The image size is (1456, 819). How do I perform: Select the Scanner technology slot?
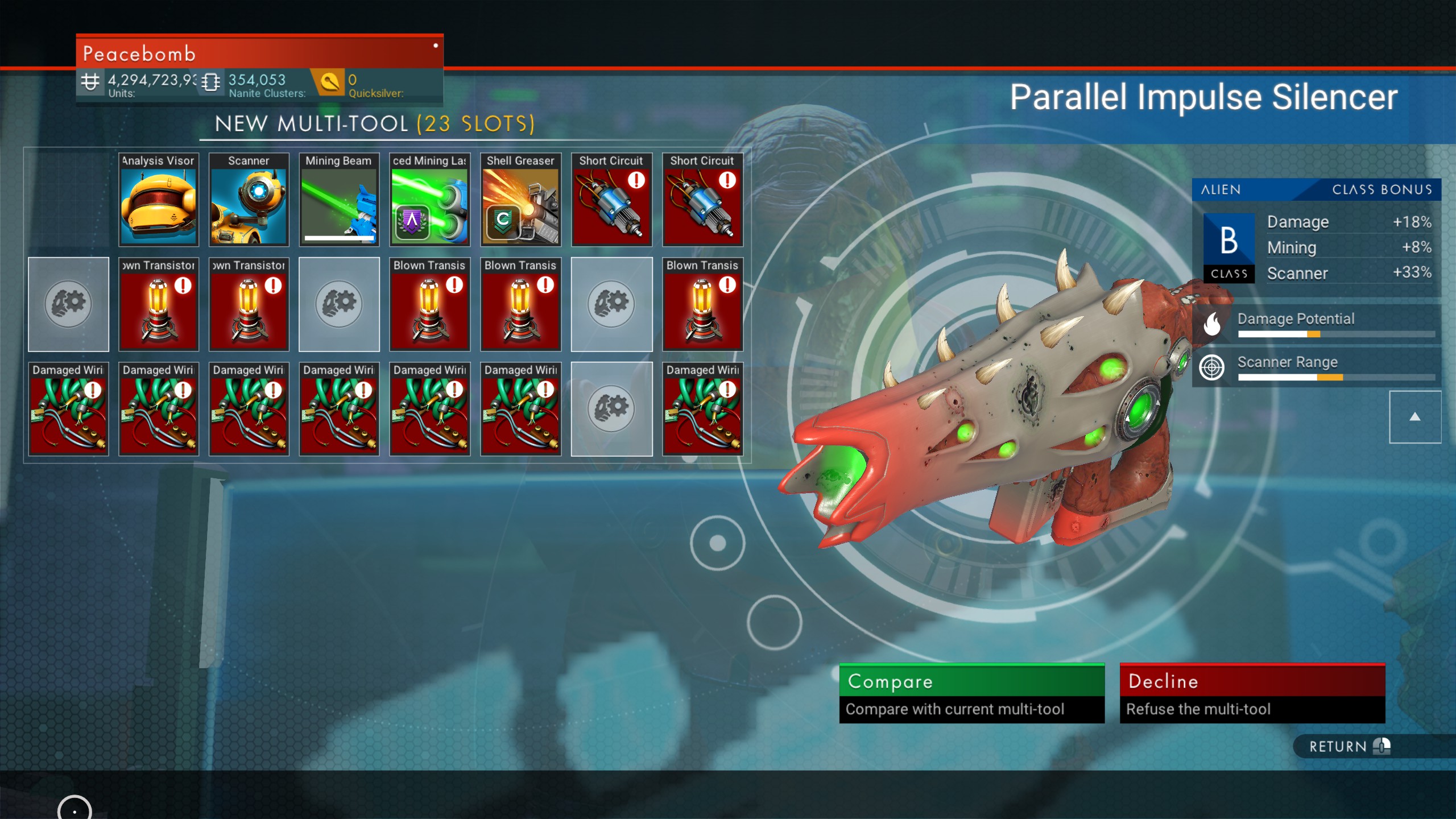tap(249, 200)
